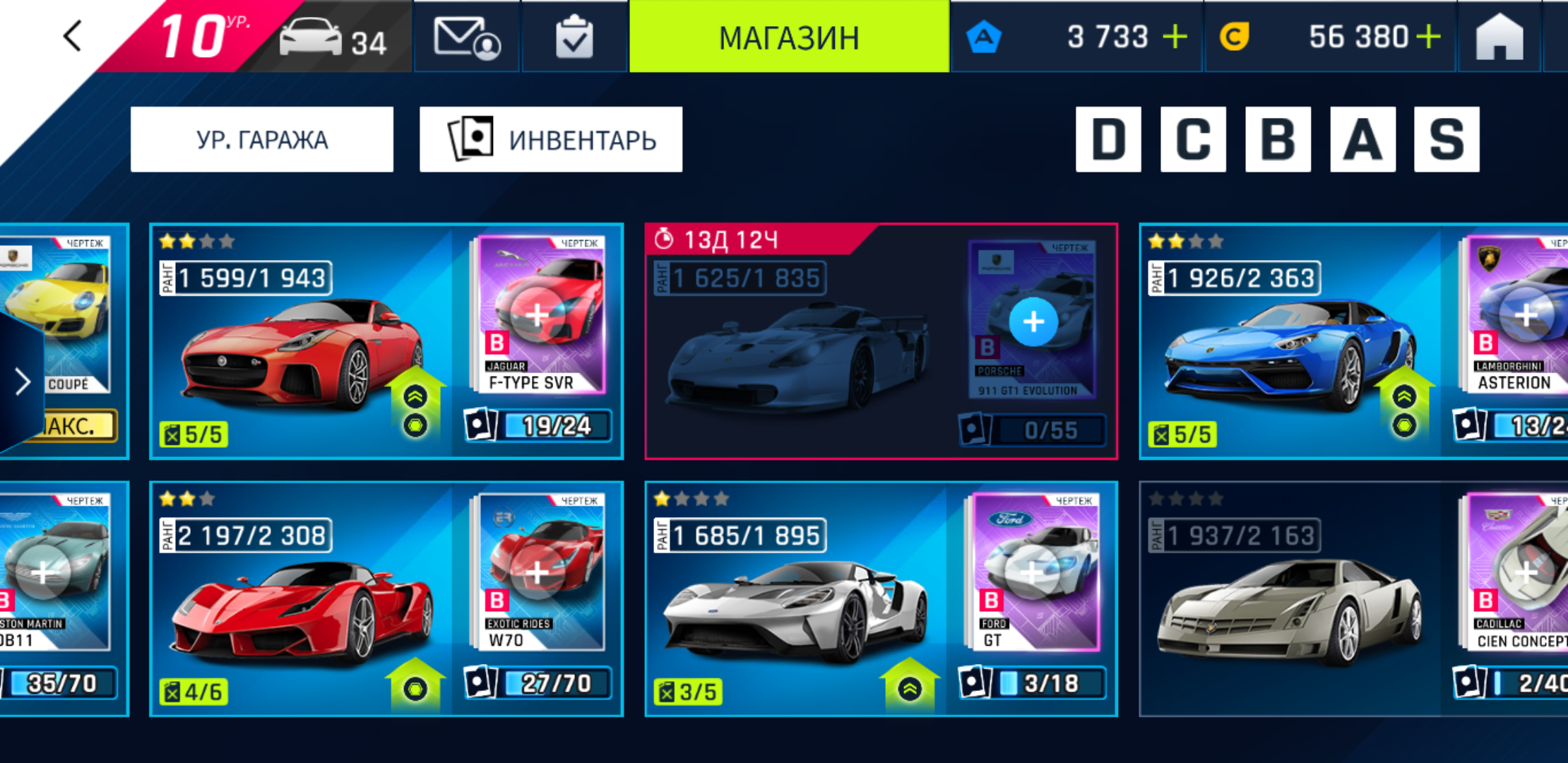Filter cars by class D
The width and height of the screenshot is (1568, 763).
(1107, 140)
